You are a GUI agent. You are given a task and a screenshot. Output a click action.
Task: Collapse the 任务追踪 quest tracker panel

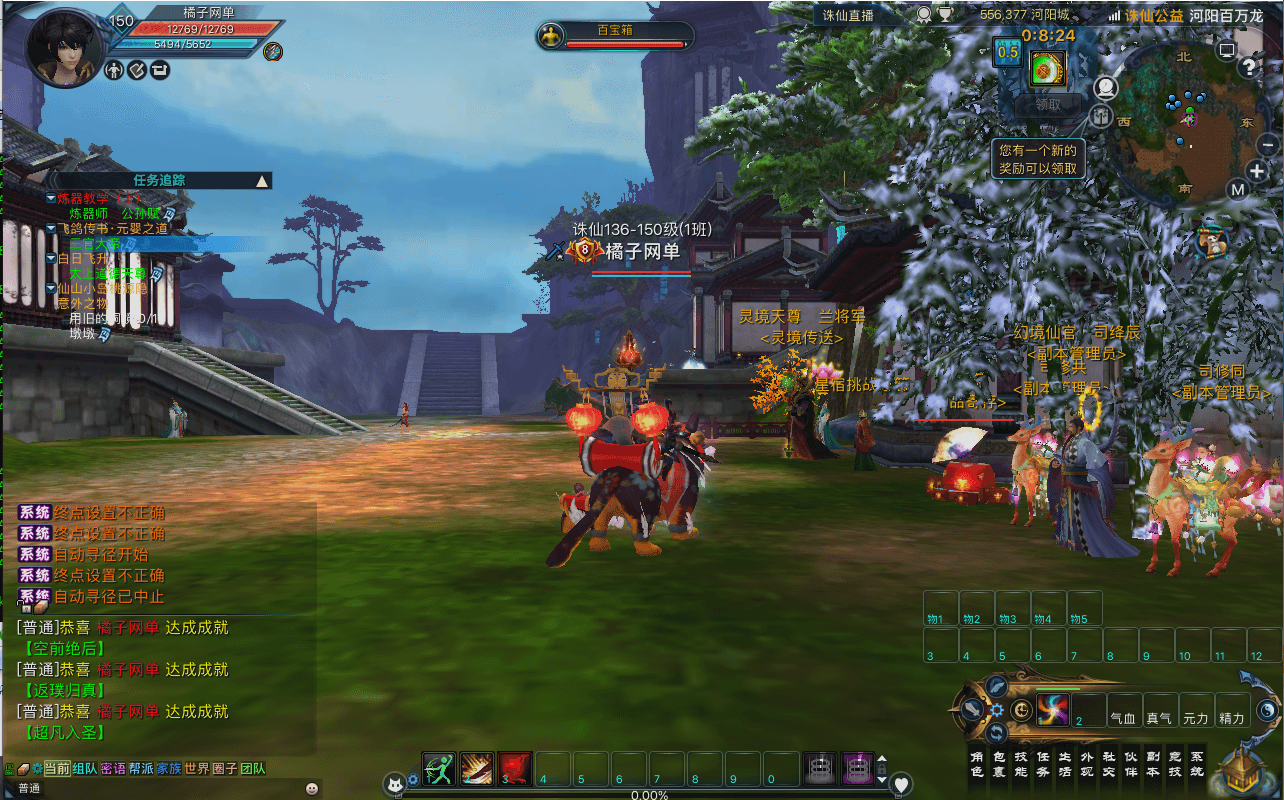pos(262,181)
